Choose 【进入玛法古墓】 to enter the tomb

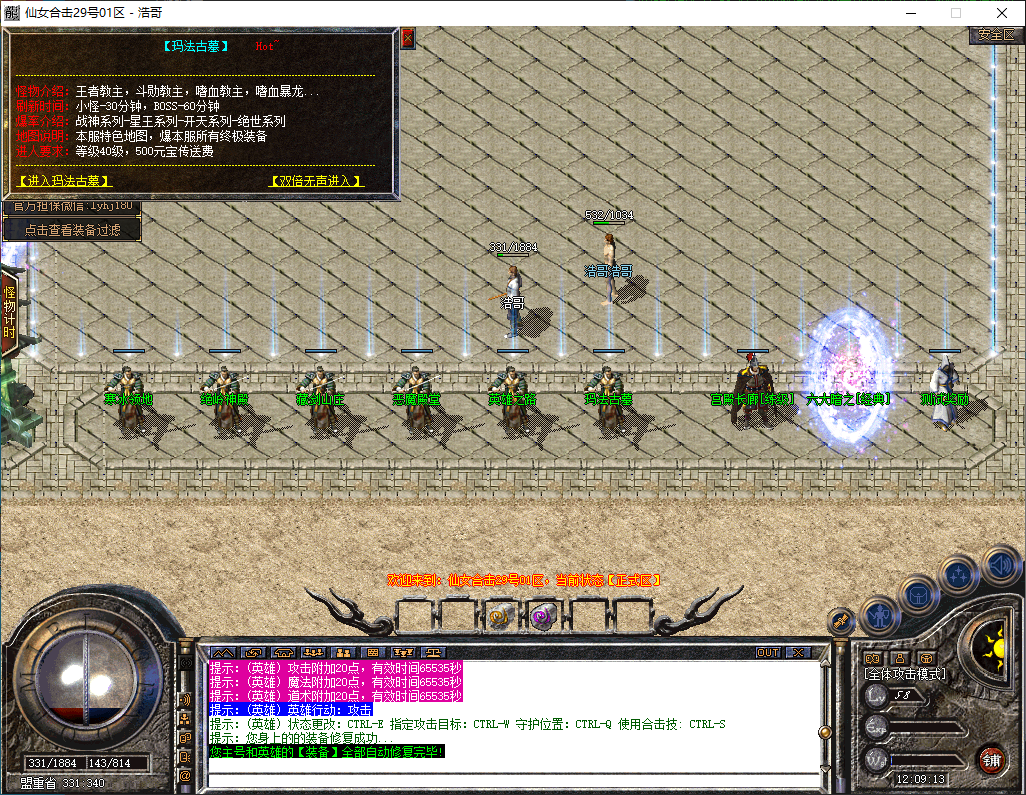tap(65, 181)
